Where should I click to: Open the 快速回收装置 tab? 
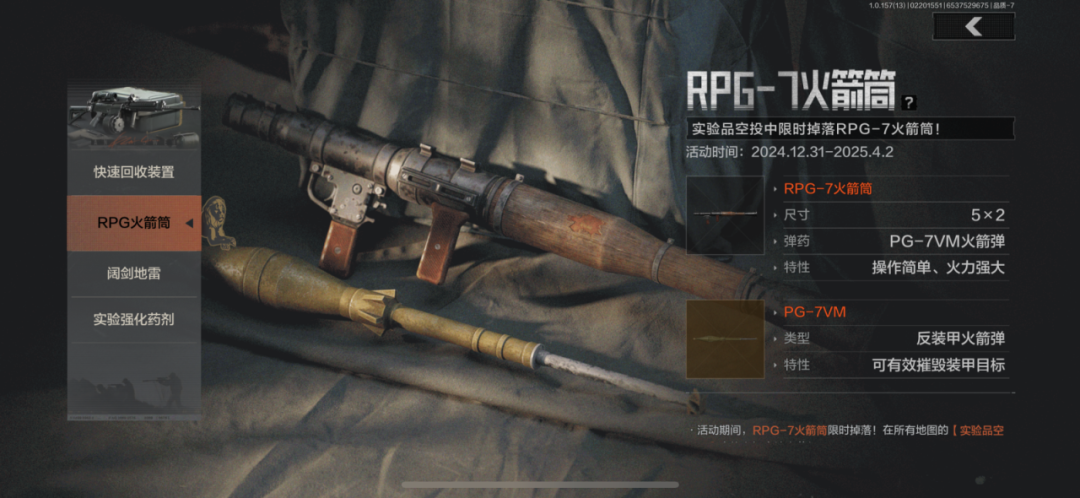click(x=134, y=172)
